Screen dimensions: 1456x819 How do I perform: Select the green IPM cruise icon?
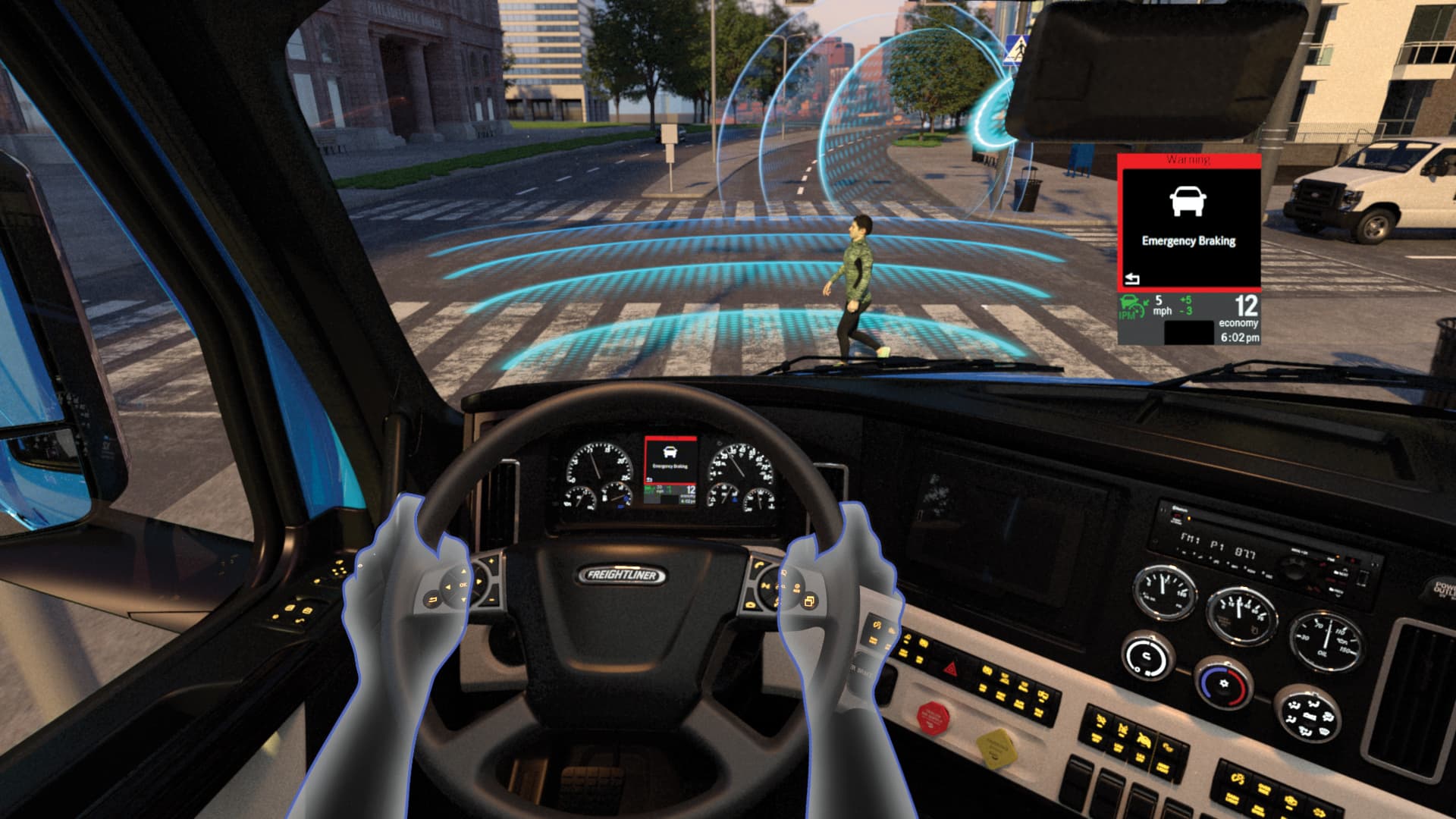[1132, 308]
